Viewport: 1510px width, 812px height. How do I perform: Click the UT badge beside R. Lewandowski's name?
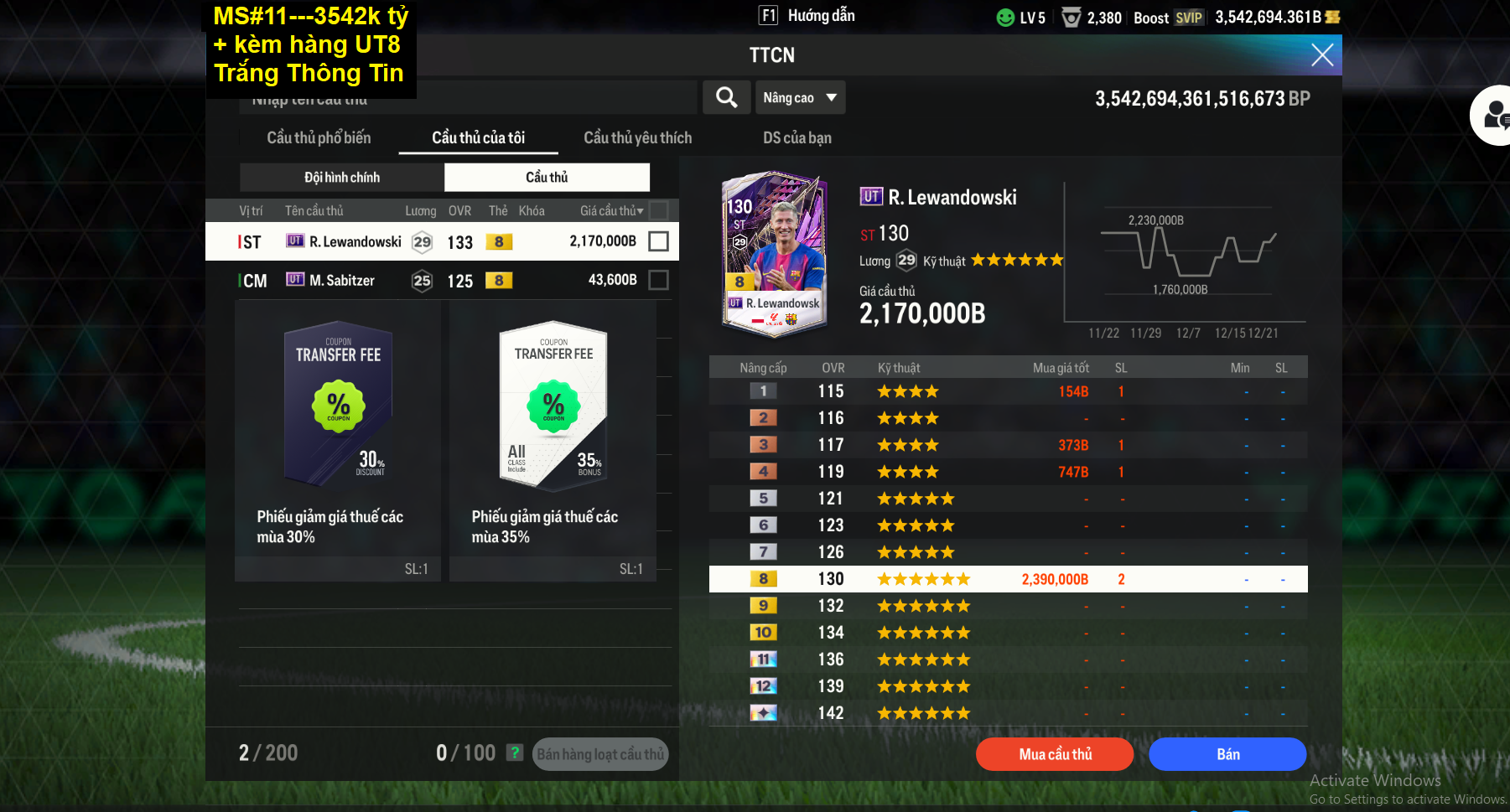(x=871, y=196)
